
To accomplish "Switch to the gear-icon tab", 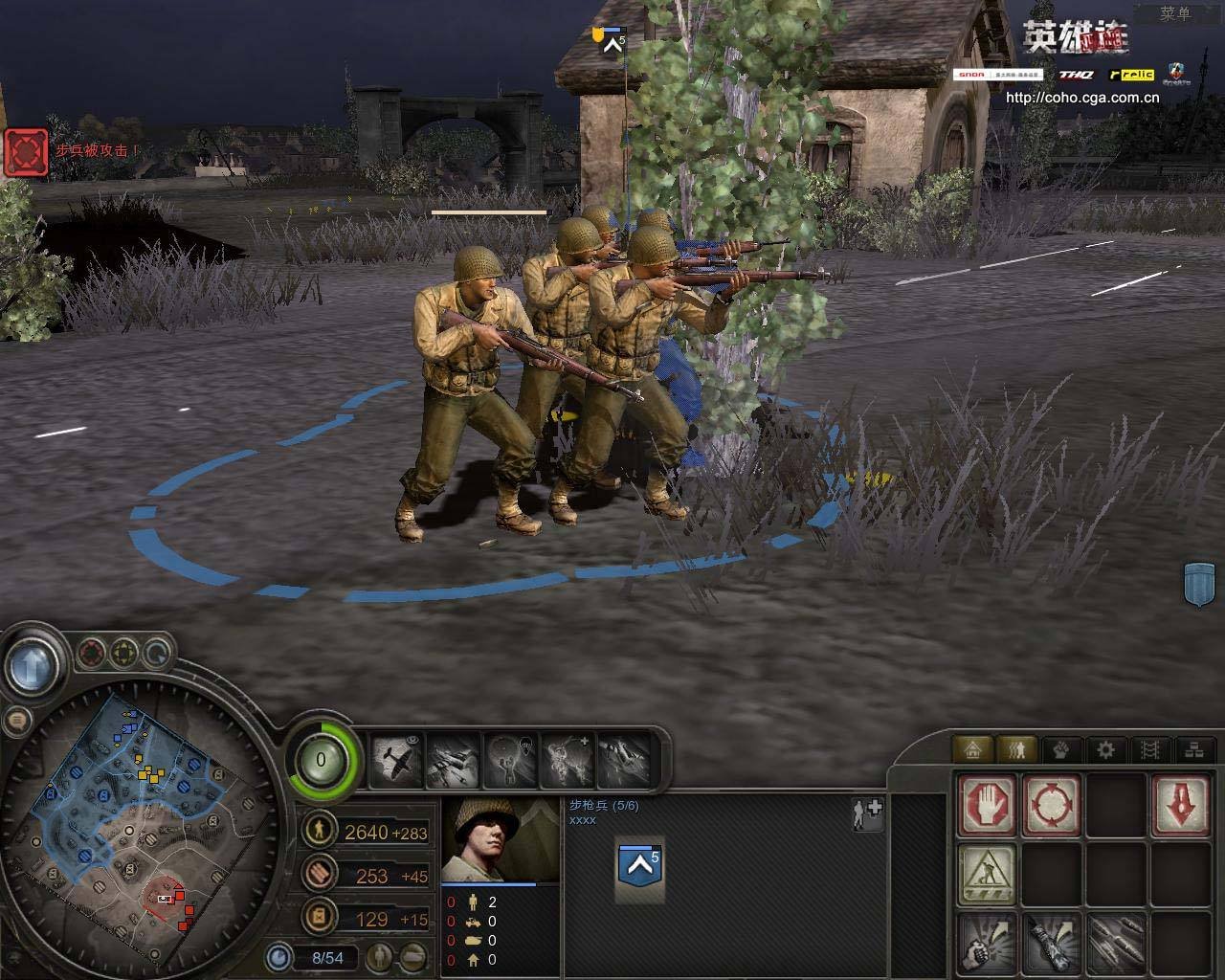I will [1105, 749].
